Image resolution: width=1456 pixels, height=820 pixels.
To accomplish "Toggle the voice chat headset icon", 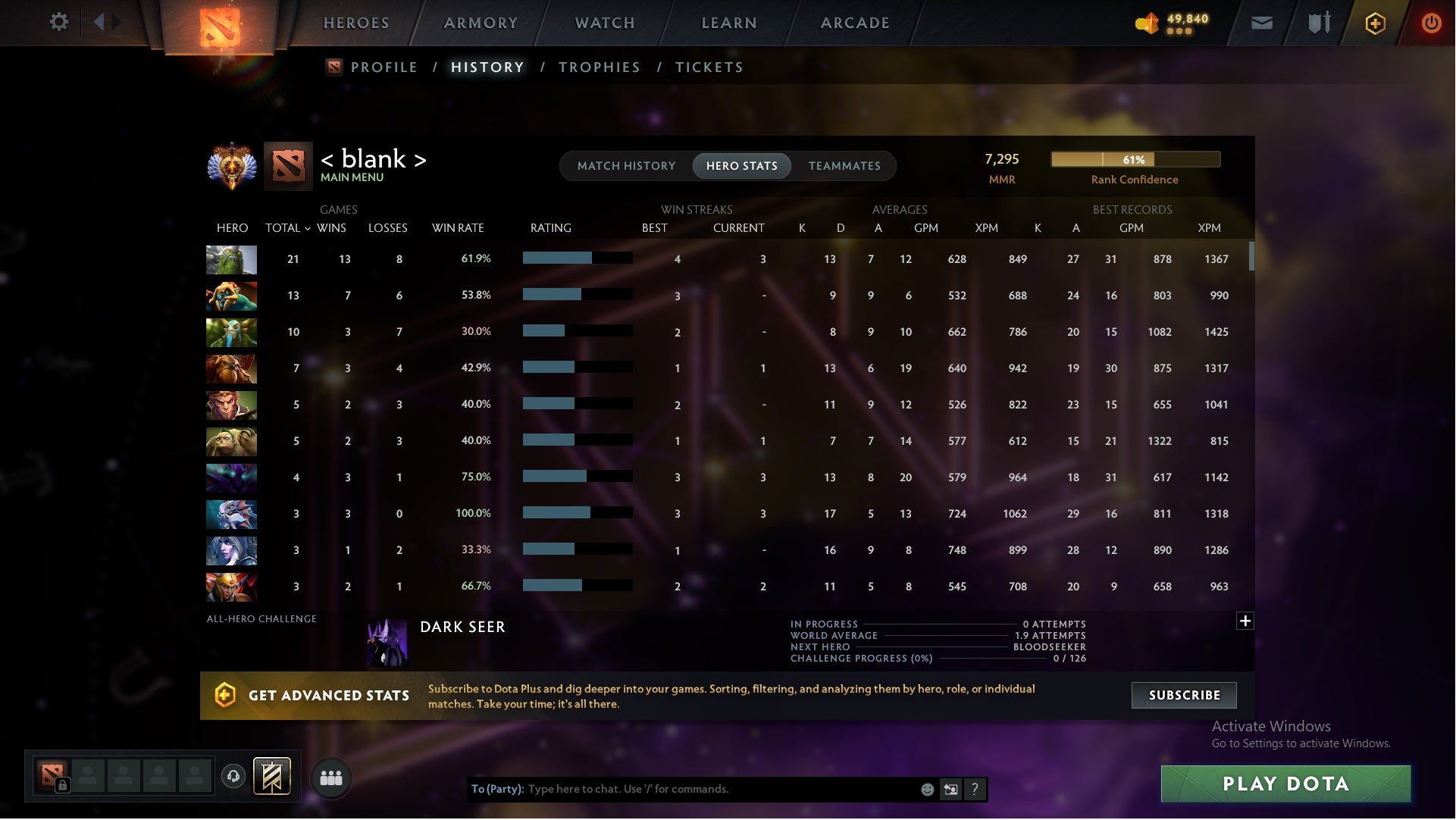I will (233, 776).
